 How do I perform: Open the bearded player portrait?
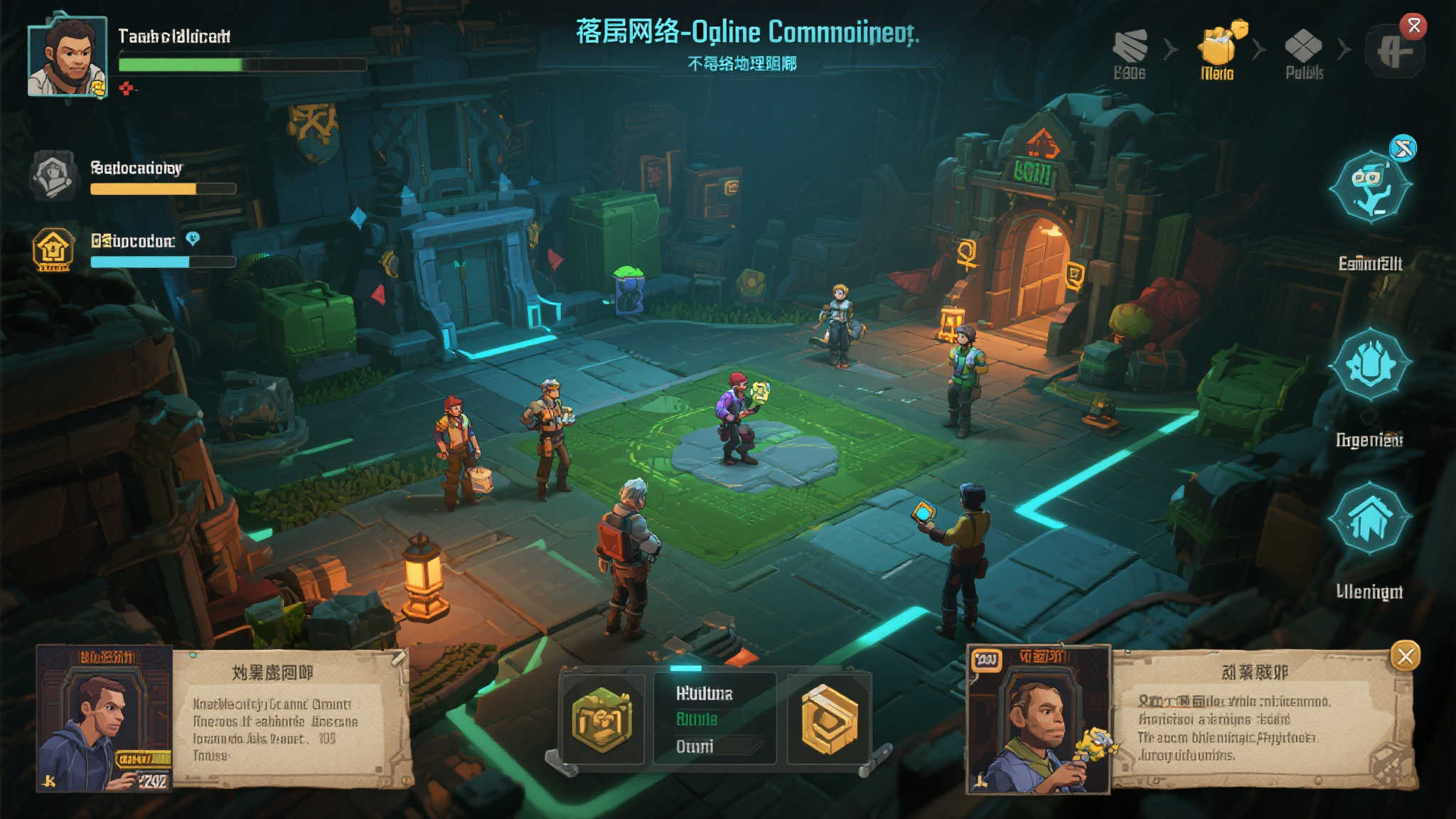67,57
